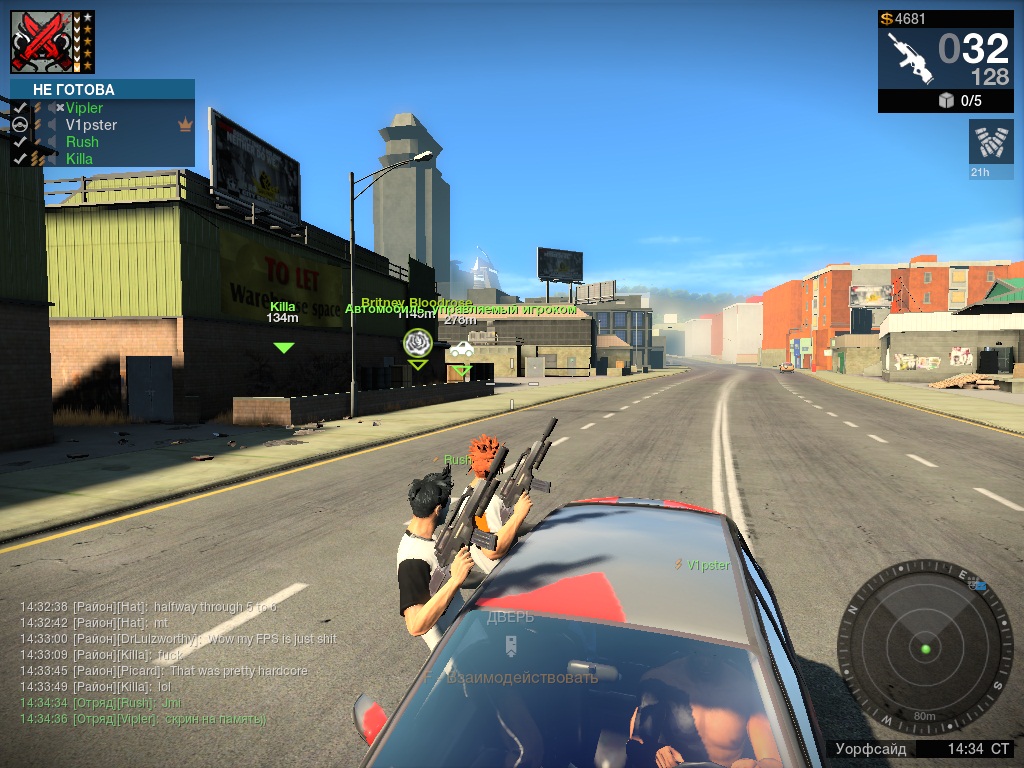Click the Уорфсайд district label

(872, 748)
